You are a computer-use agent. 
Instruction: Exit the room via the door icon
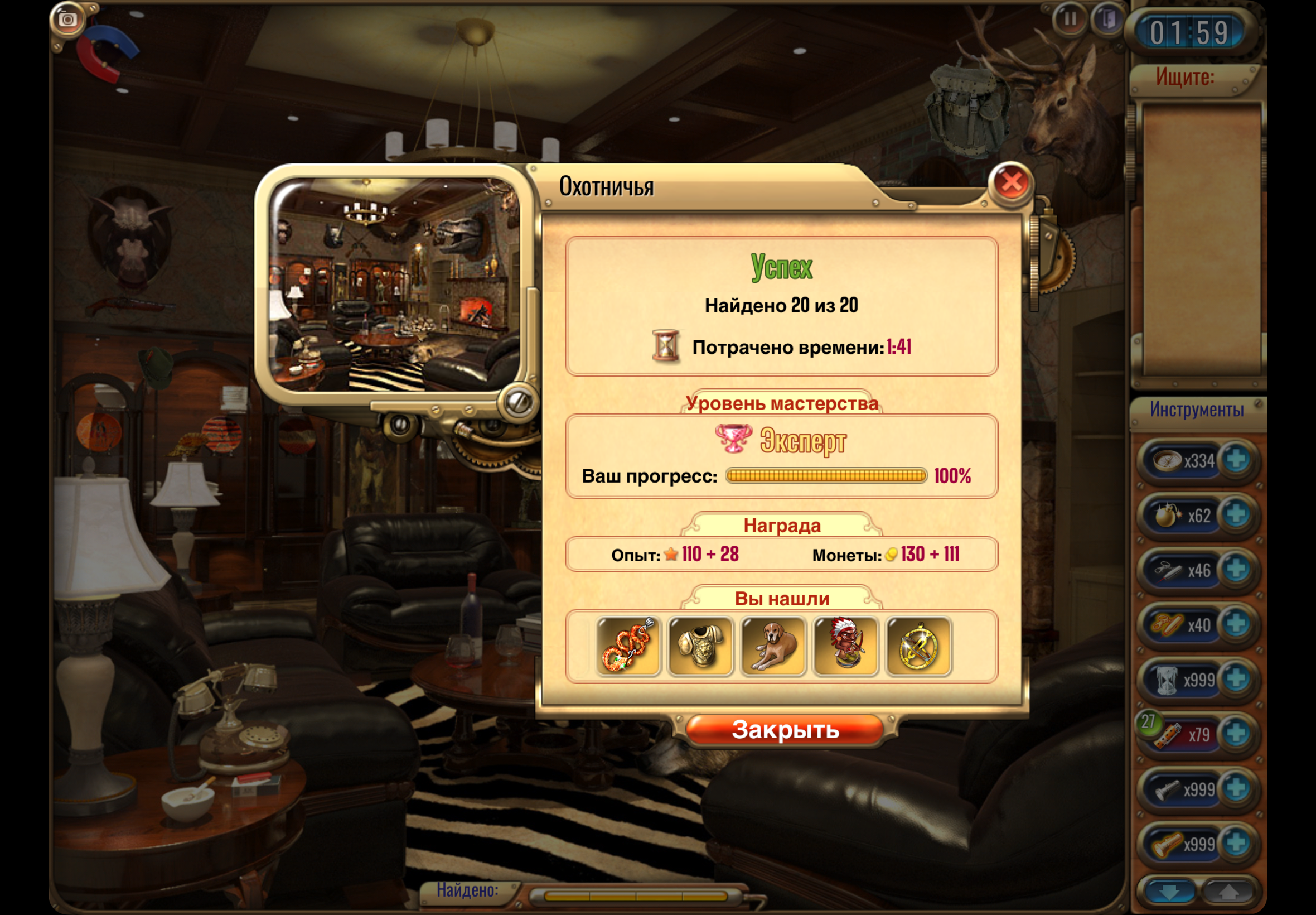tap(1109, 20)
